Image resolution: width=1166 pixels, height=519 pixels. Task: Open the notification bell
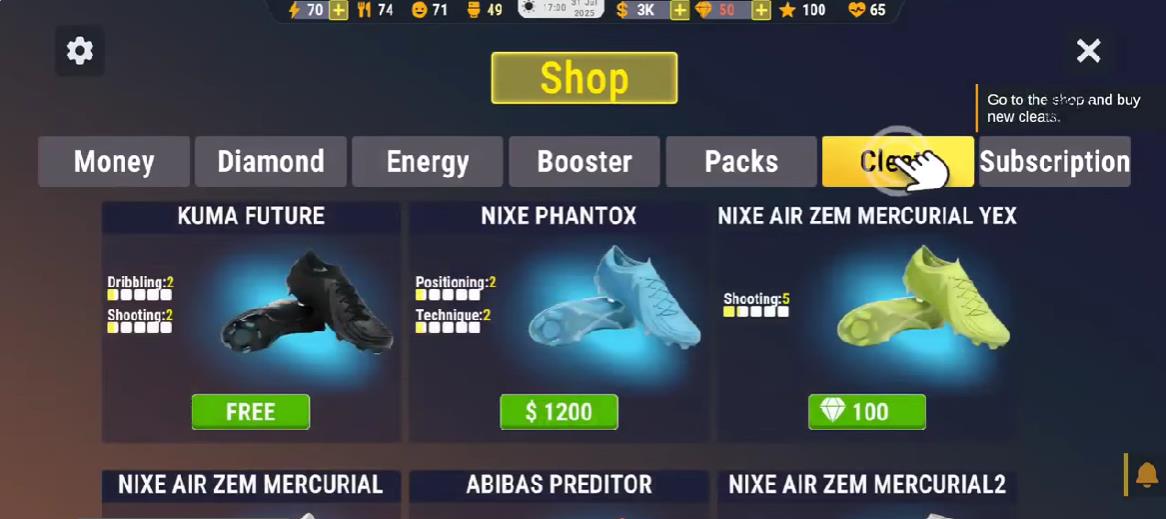tap(1146, 474)
